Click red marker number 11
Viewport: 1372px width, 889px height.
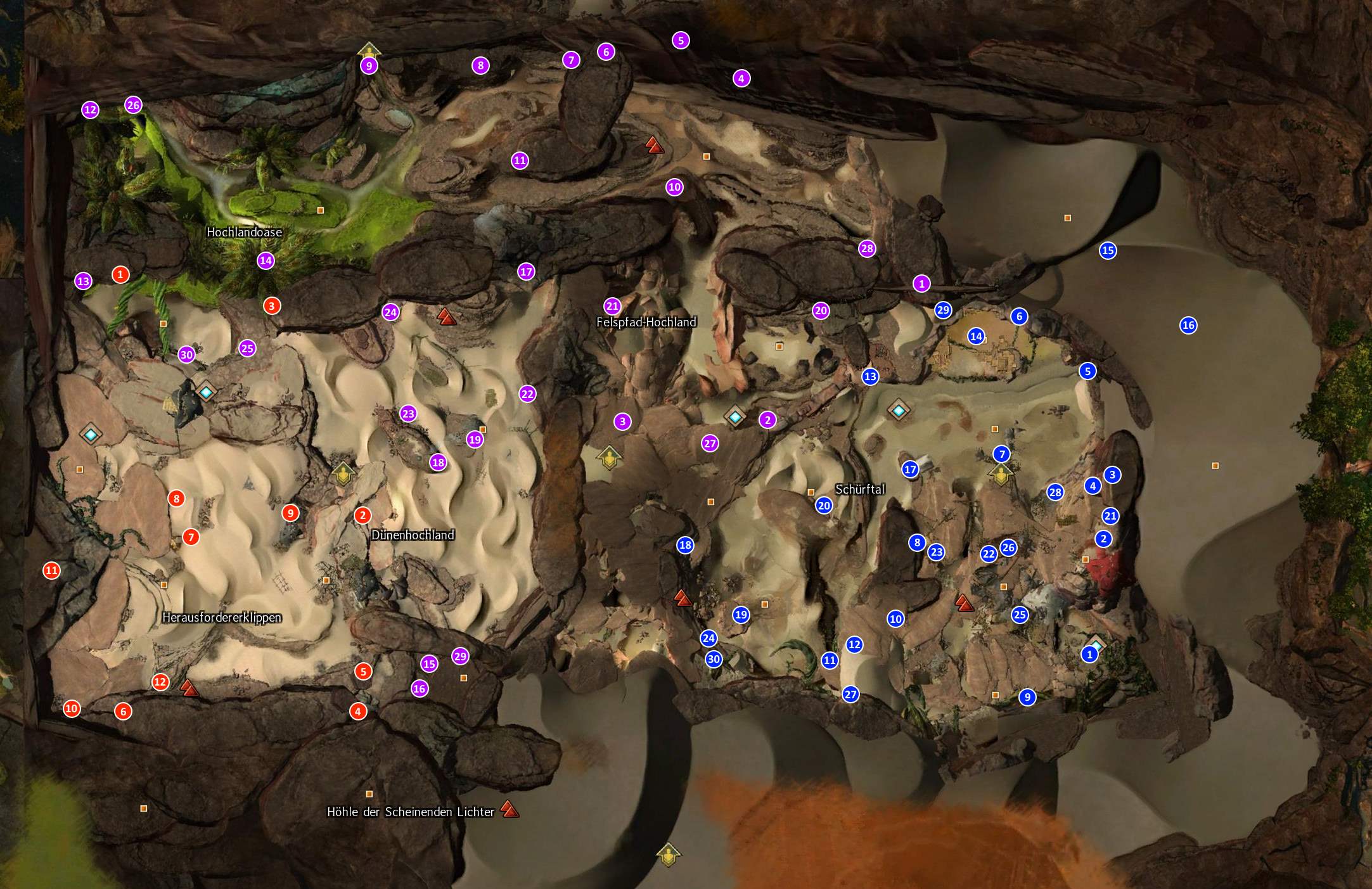tap(51, 570)
